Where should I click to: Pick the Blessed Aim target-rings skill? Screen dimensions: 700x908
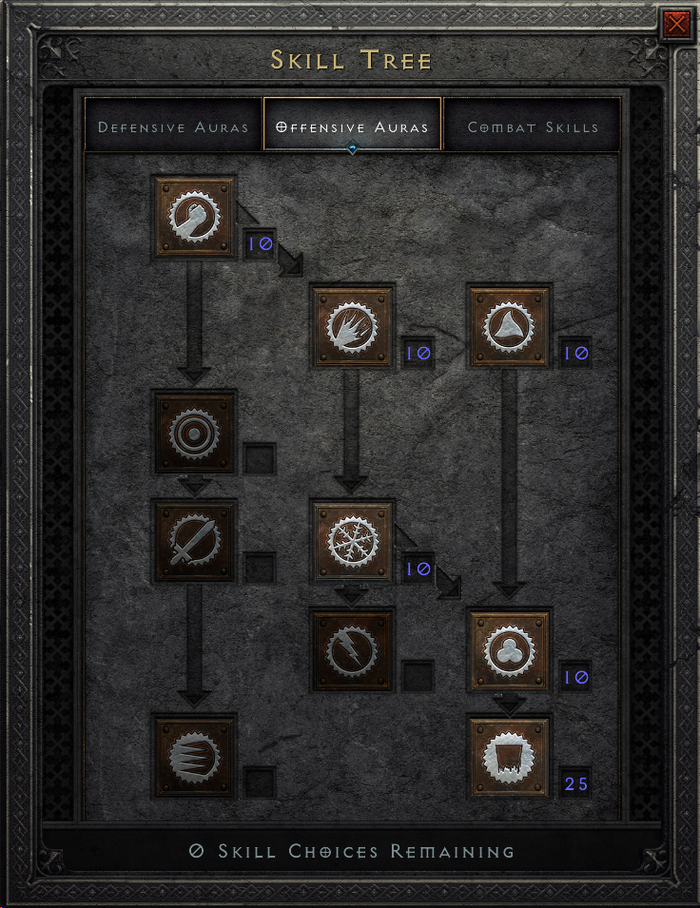pyautogui.click(x=194, y=432)
